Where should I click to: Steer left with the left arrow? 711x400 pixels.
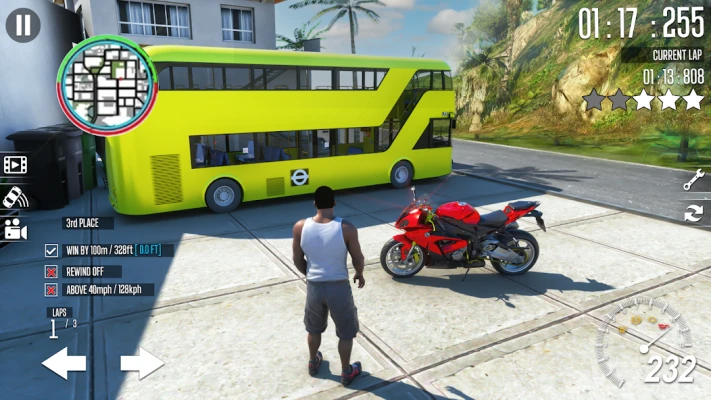tap(64, 363)
